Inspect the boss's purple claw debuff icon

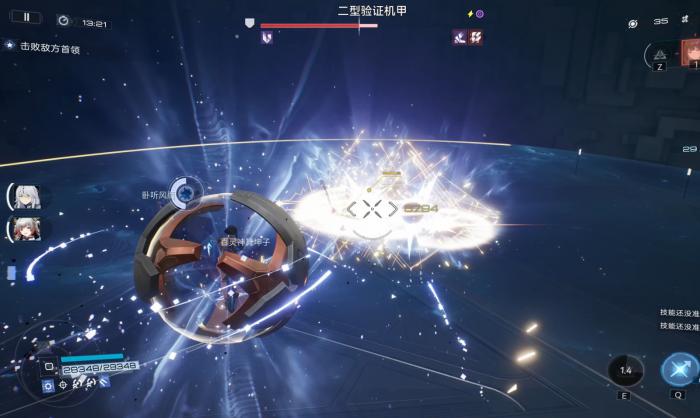[x=267, y=37]
